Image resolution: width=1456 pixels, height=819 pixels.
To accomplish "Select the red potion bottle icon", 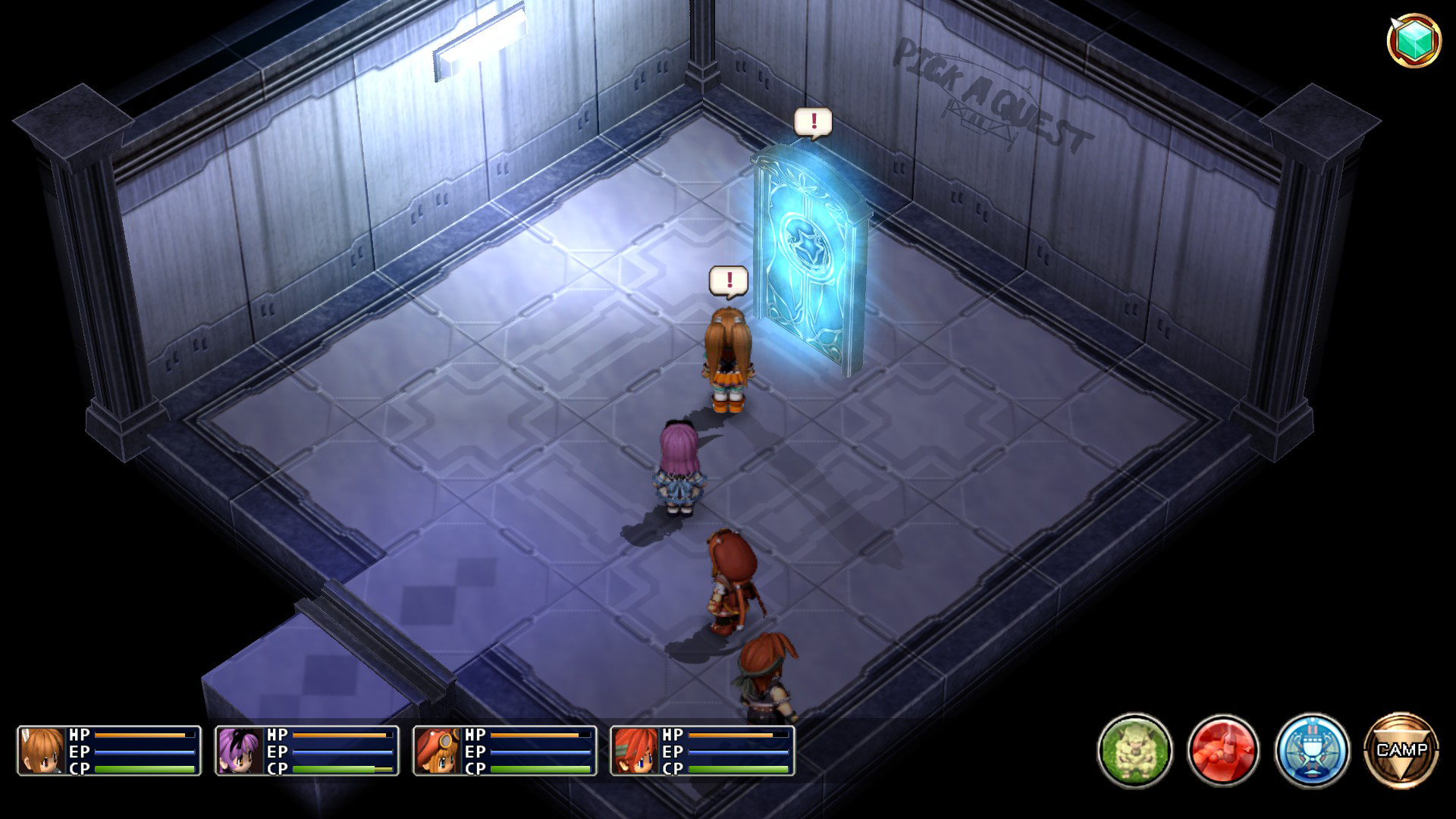I will point(1223,750).
